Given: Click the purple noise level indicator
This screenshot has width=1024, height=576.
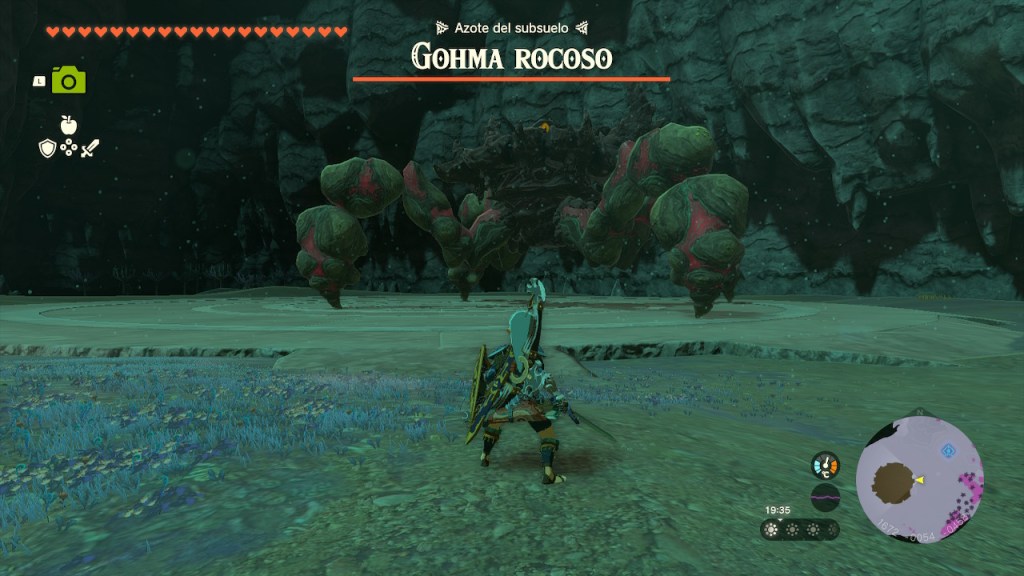Looking at the screenshot, I should tap(825, 497).
